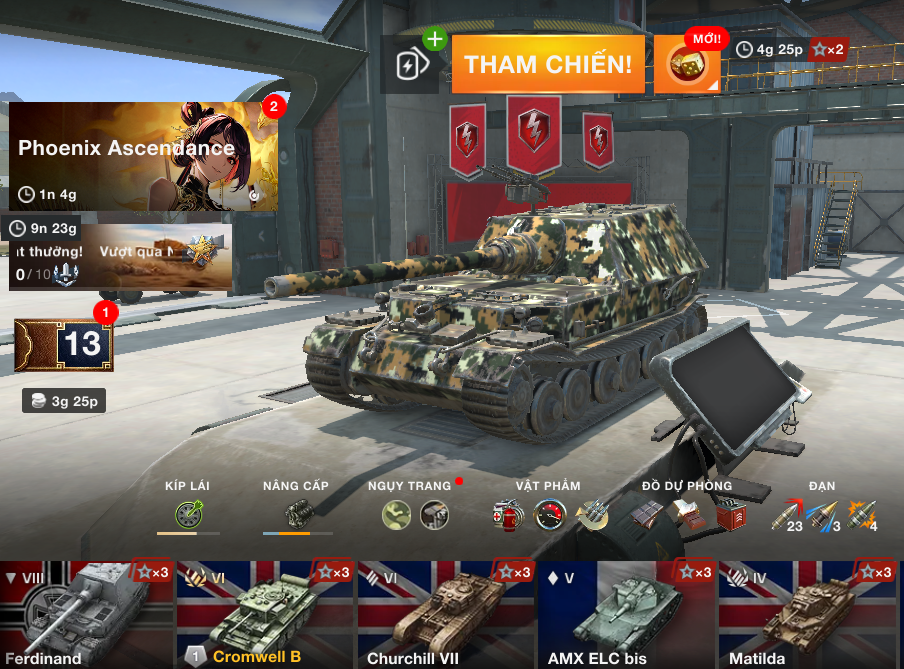Open the level 13 battle pass badge

click(x=64, y=345)
